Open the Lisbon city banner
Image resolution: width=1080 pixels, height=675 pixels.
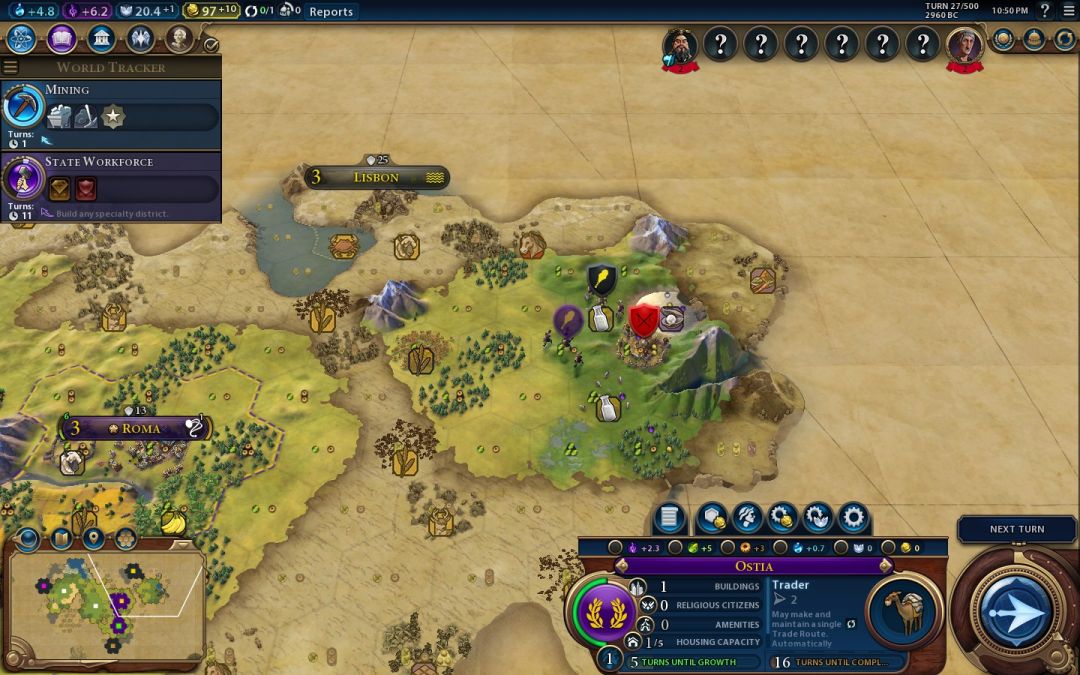pos(376,178)
